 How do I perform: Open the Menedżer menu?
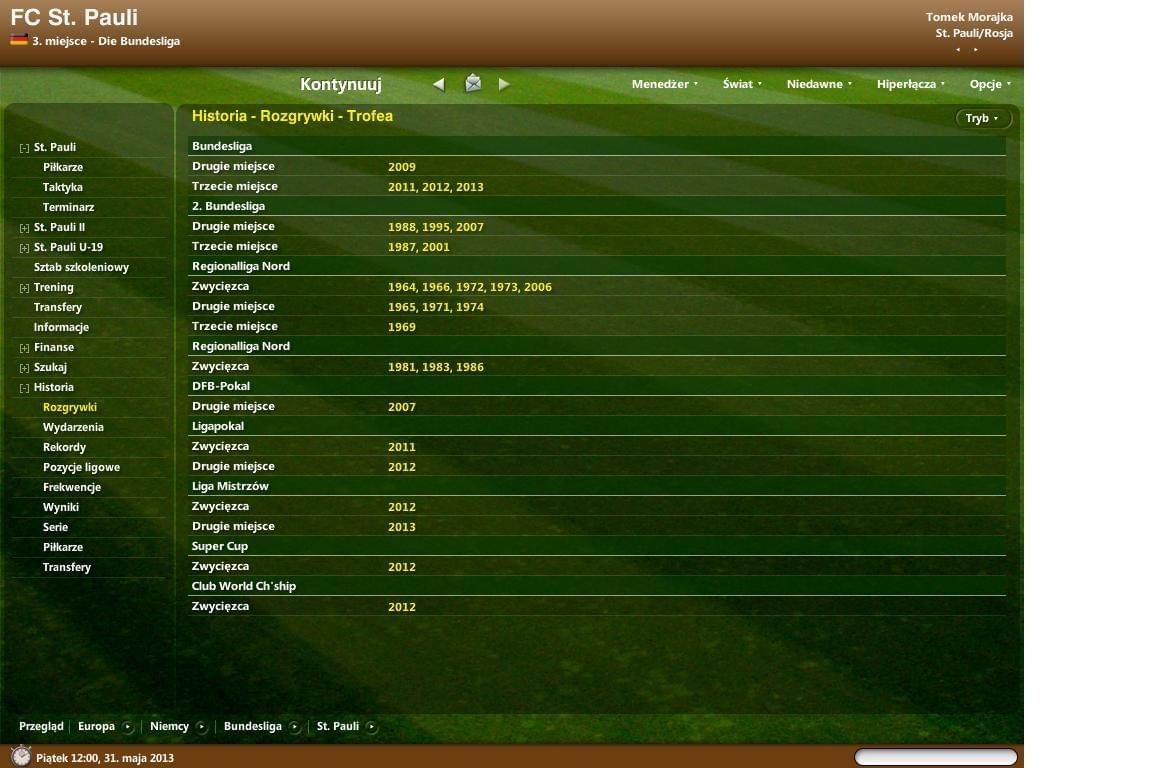pyautogui.click(x=664, y=85)
